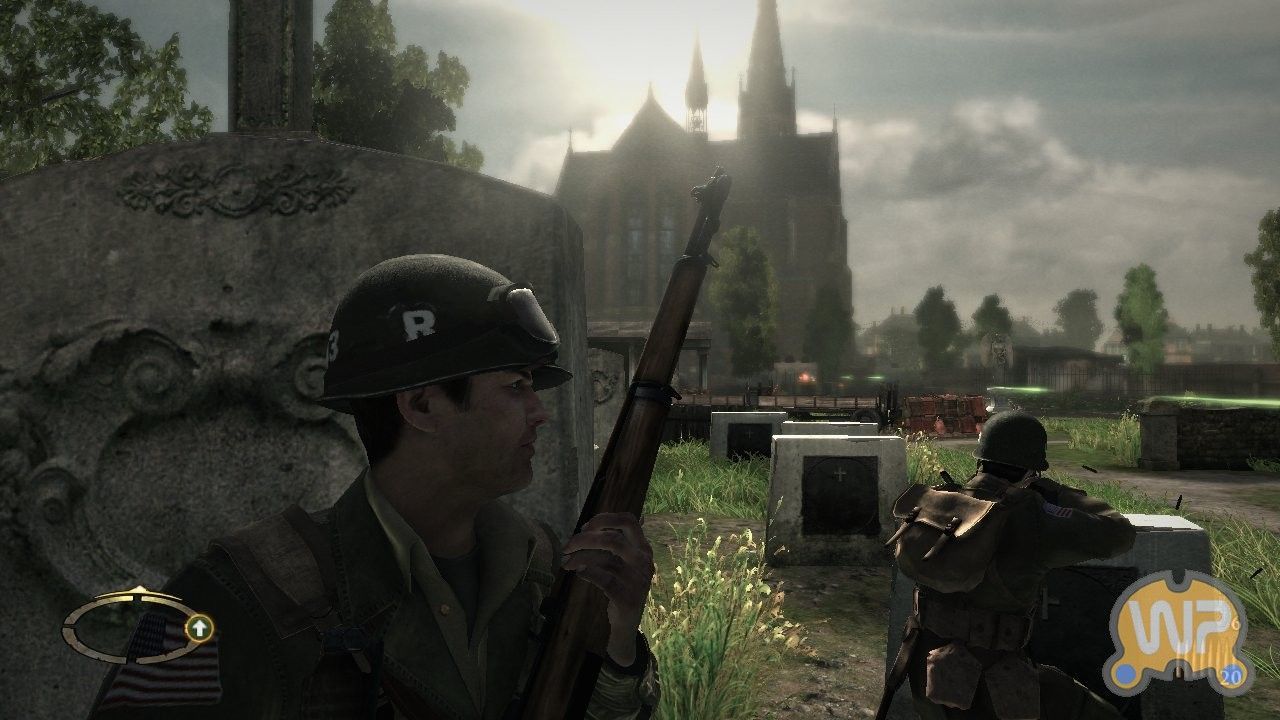
Task: Click the number 20 on the WP badge
Action: tap(1230, 675)
